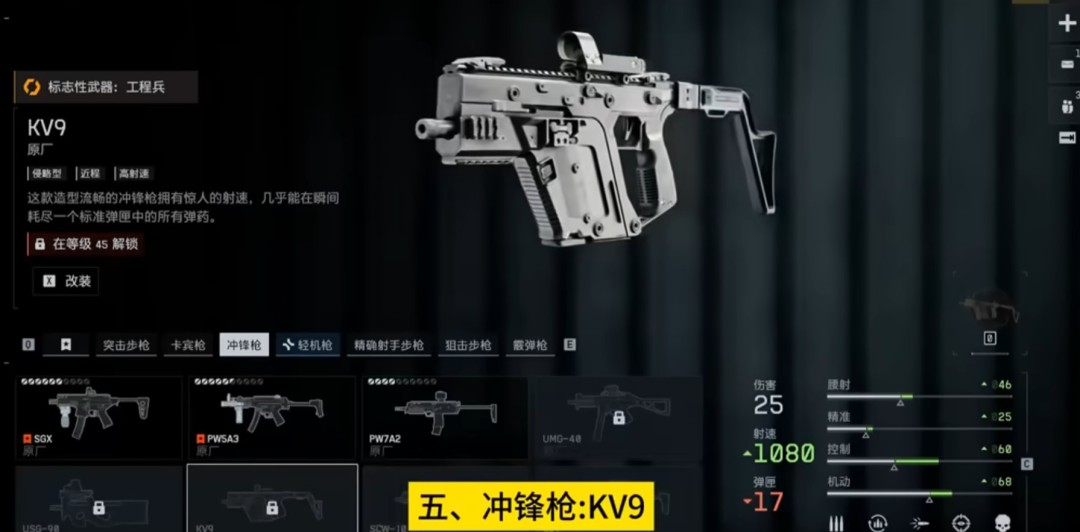This screenshot has height=532, width=1080.
Task: Open the 霰弹枪 shotgun tab
Action: point(530,346)
